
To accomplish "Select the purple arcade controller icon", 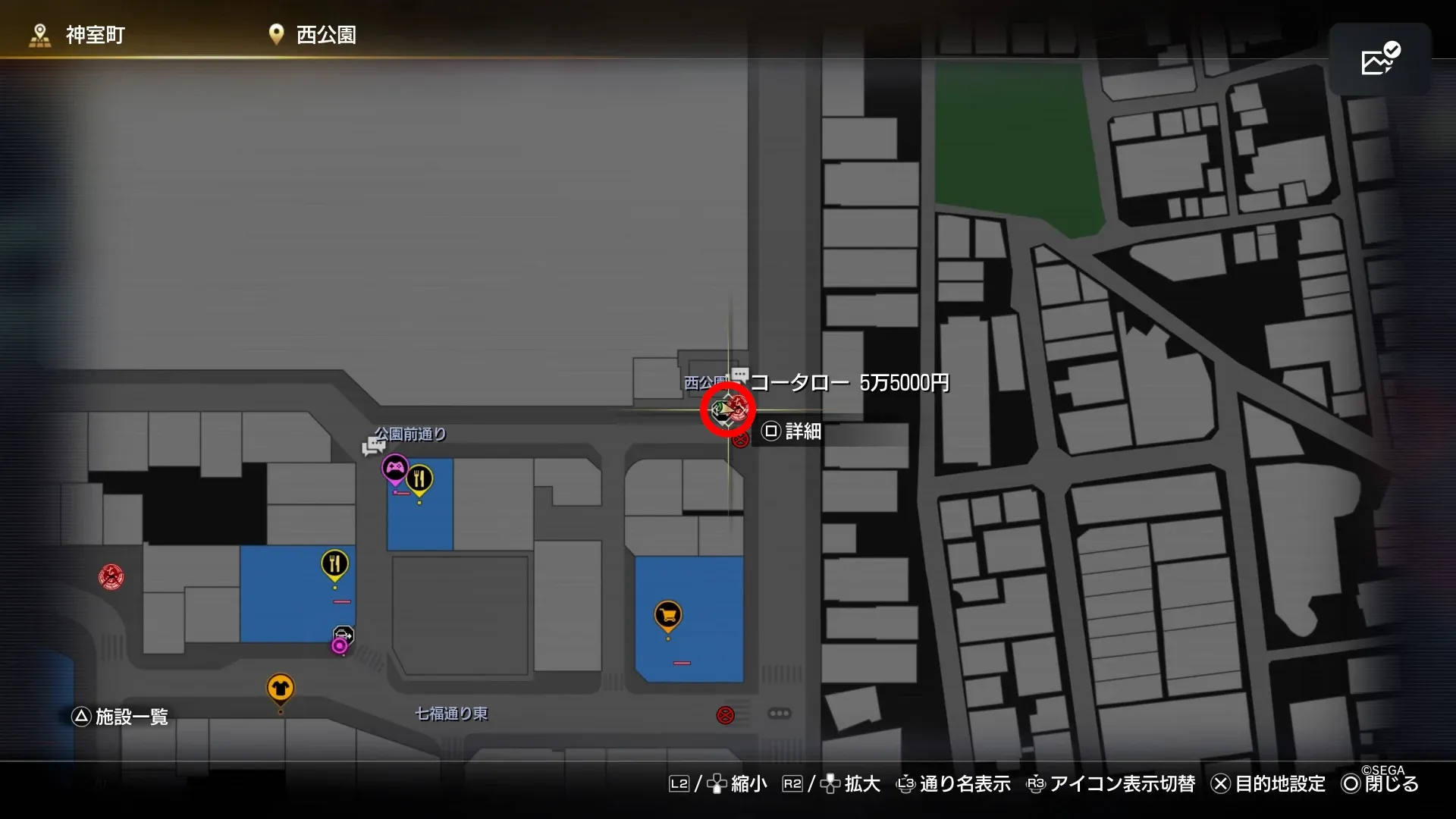I will 394,468.
